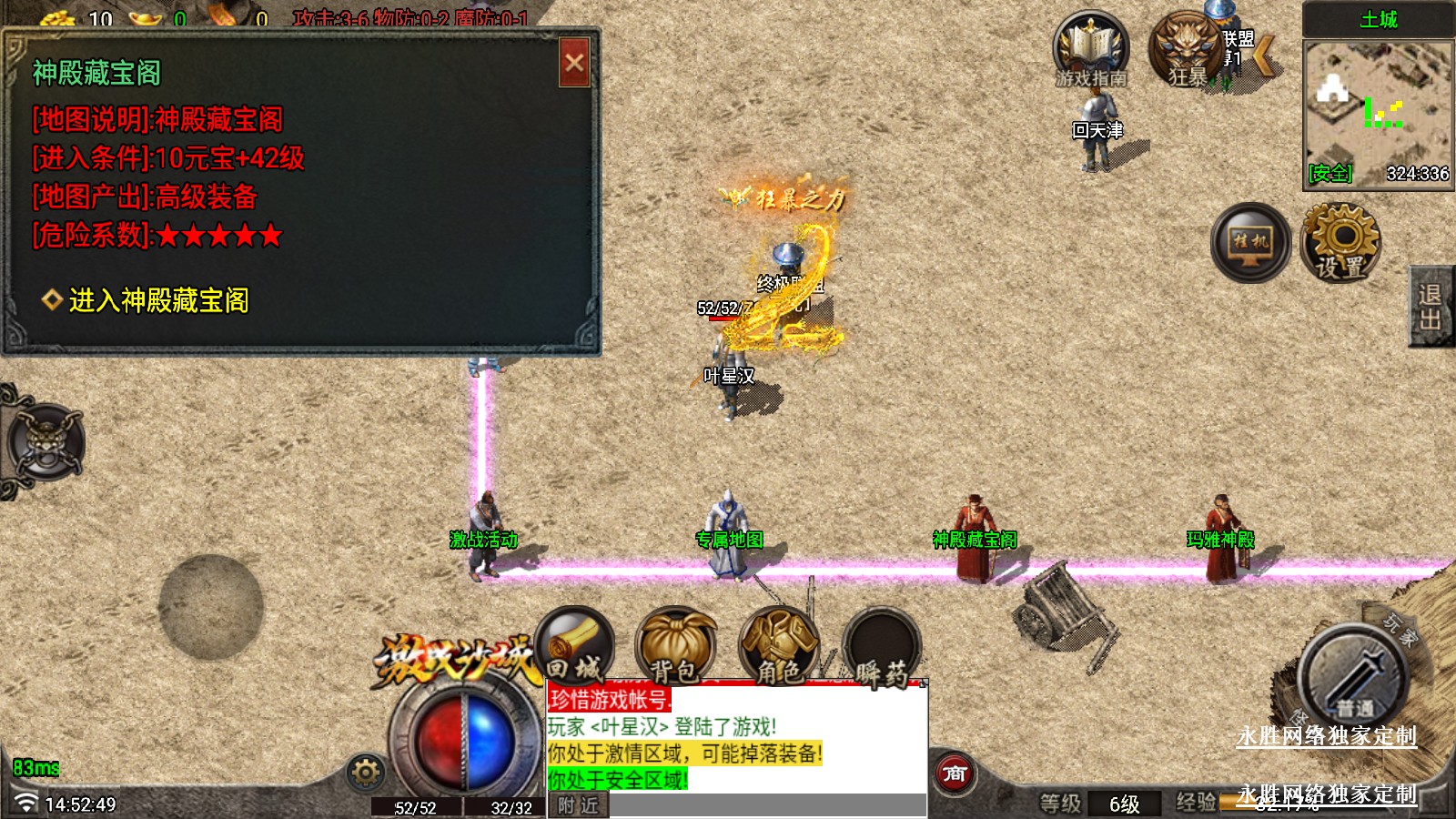The height and width of the screenshot is (819, 1456).
Task: Open the 设置 gear settings
Action: point(1340,243)
